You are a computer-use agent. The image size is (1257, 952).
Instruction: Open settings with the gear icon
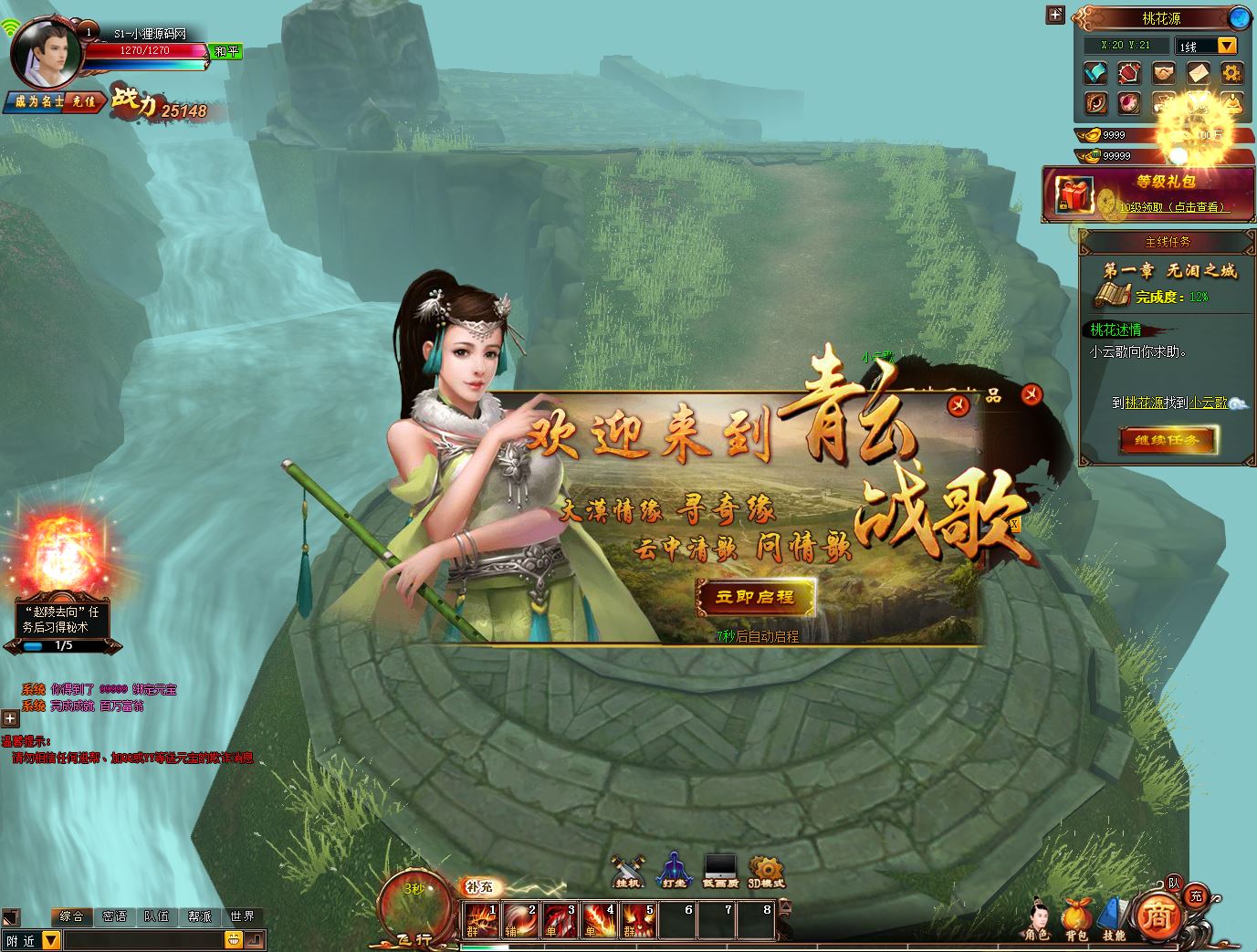[1232, 72]
